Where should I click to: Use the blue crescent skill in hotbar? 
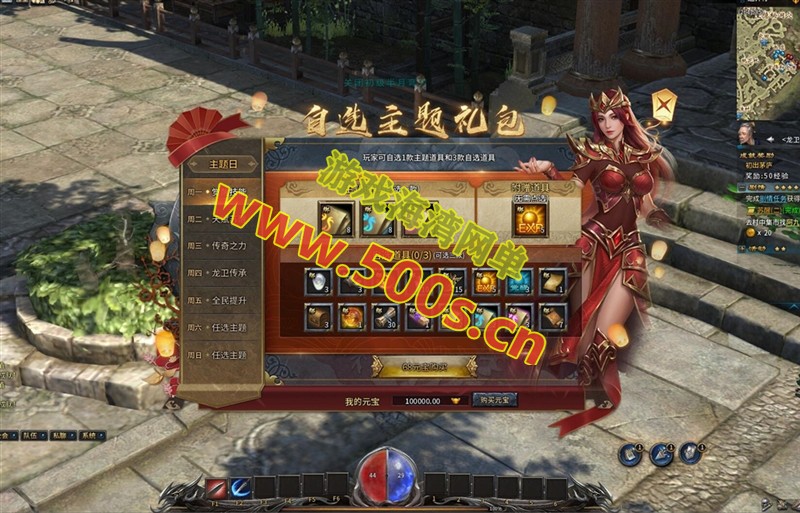pos(240,487)
